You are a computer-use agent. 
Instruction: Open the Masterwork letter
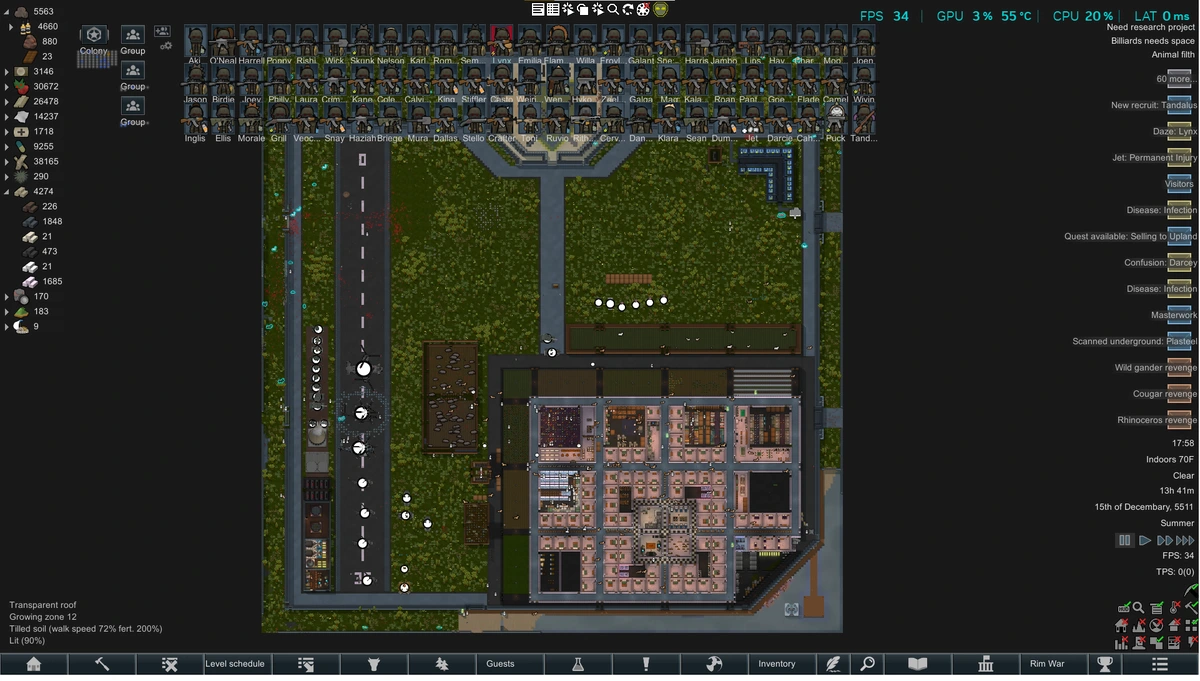[1179, 315]
